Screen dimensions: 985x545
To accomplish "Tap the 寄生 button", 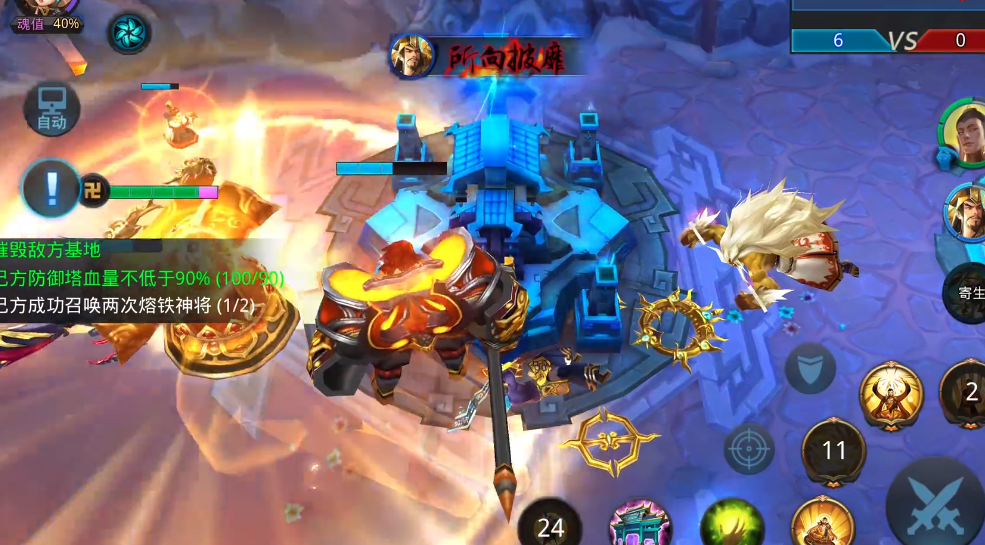I will pos(967,293).
